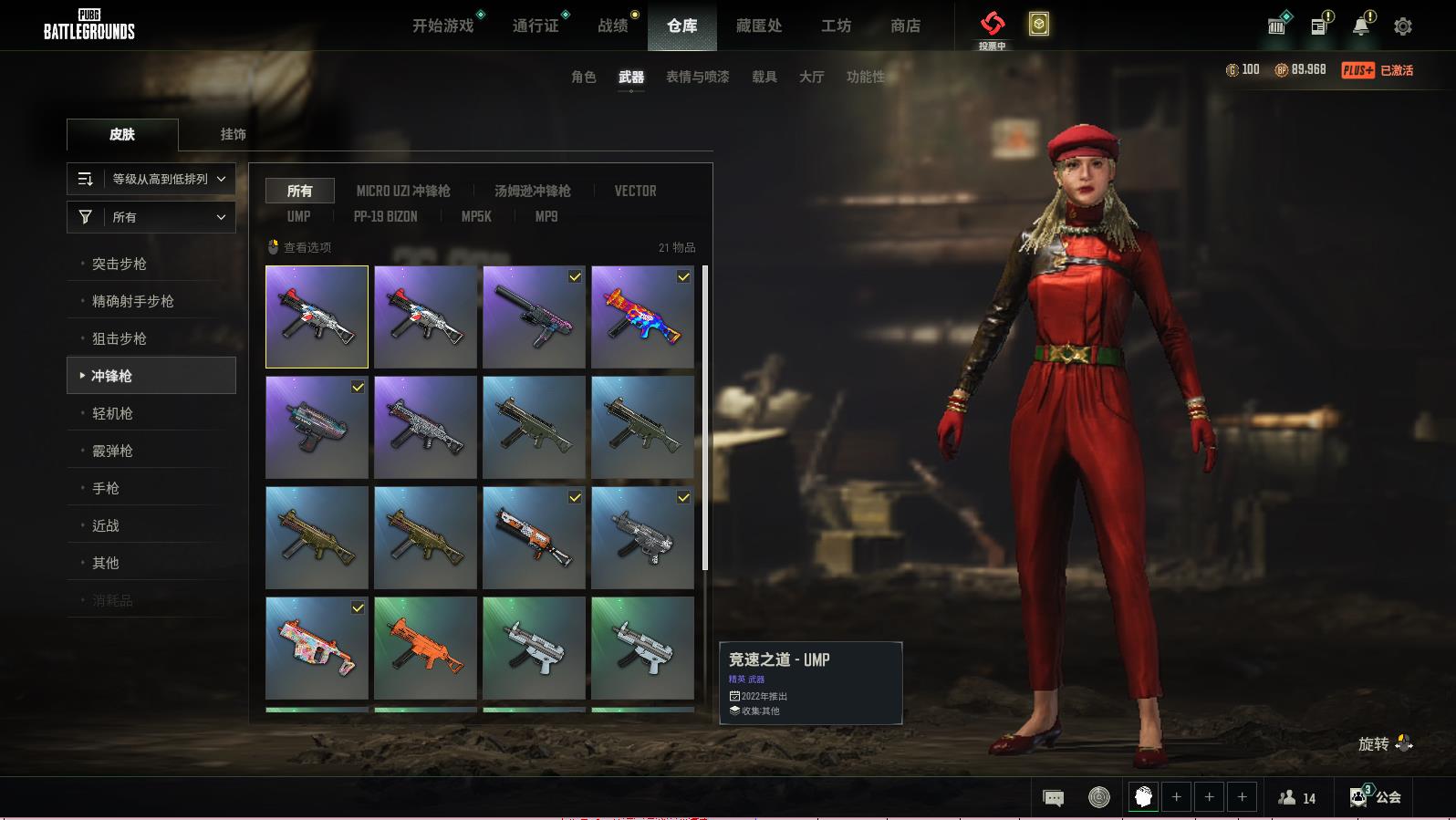Go to the 通行证 pass page
The image size is (1456, 820).
tap(536, 26)
